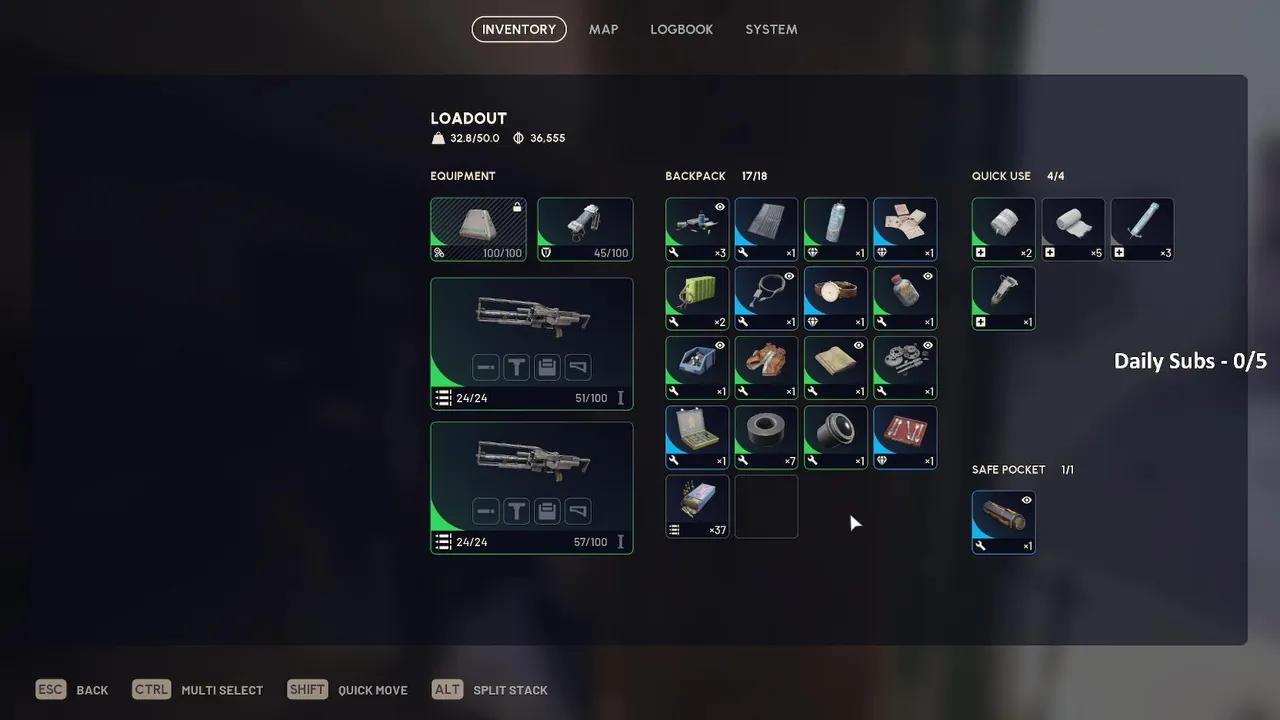Select the locked augment slot showing 100/100

pyautogui.click(x=478, y=229)
